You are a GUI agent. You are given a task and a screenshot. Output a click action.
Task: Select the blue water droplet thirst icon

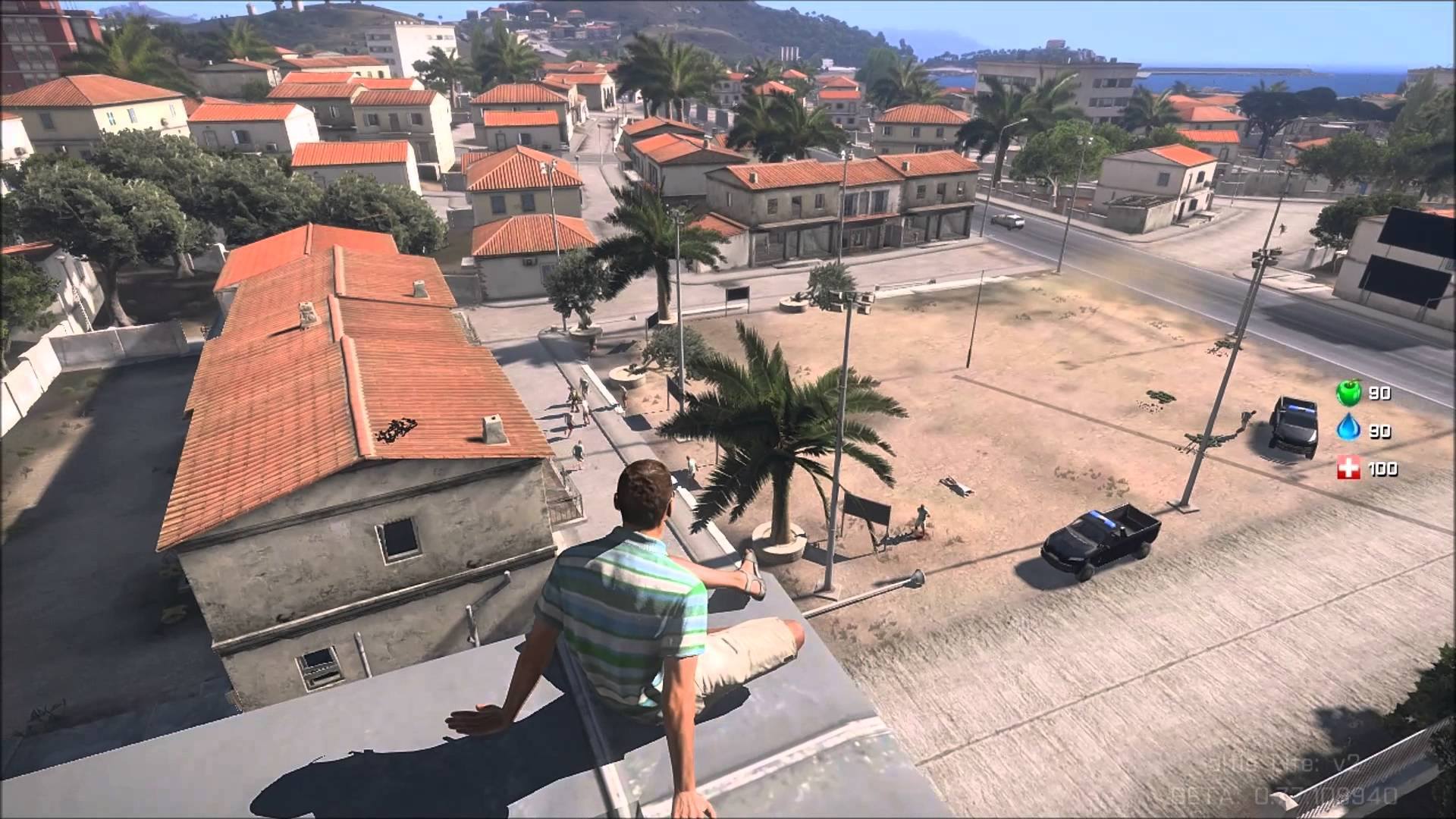point(1350,427)
